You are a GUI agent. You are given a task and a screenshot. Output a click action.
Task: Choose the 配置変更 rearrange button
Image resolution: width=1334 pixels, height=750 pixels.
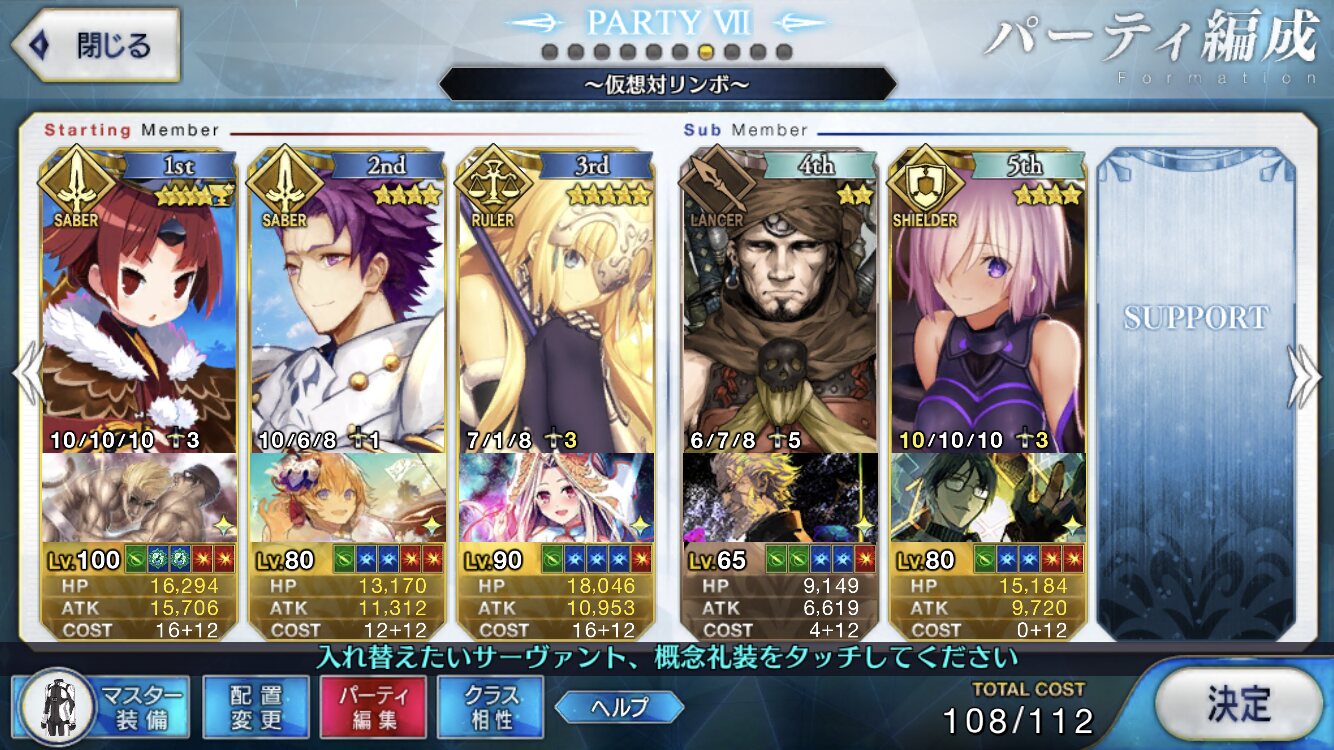click(256, 706)
